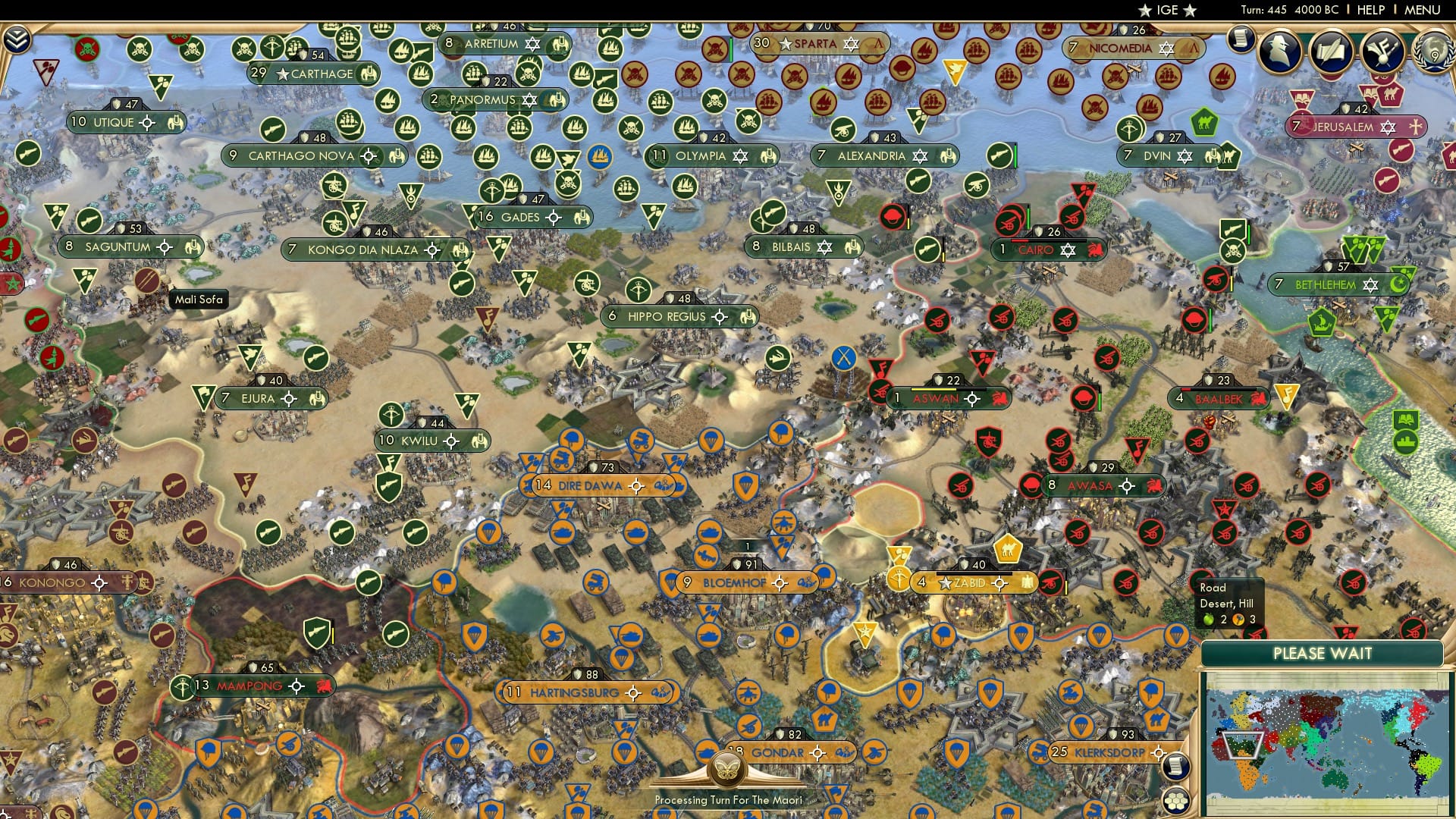Screen dimensions: 1456x819
Task: Click the production cog on Bloemhof's city banner
Action: [781, 585]
